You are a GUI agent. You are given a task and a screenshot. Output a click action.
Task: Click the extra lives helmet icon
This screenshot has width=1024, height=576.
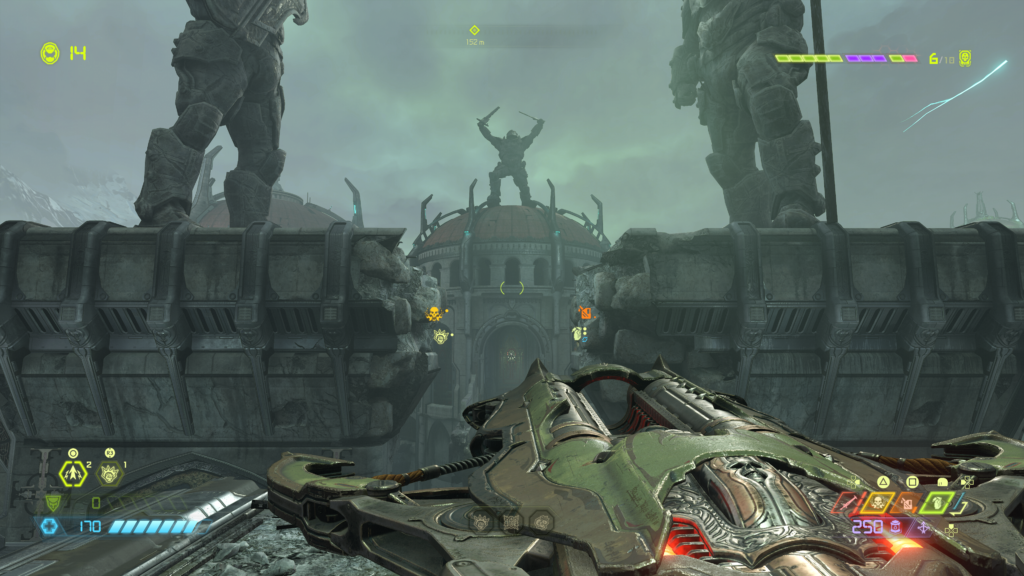(x=49, y=52)
